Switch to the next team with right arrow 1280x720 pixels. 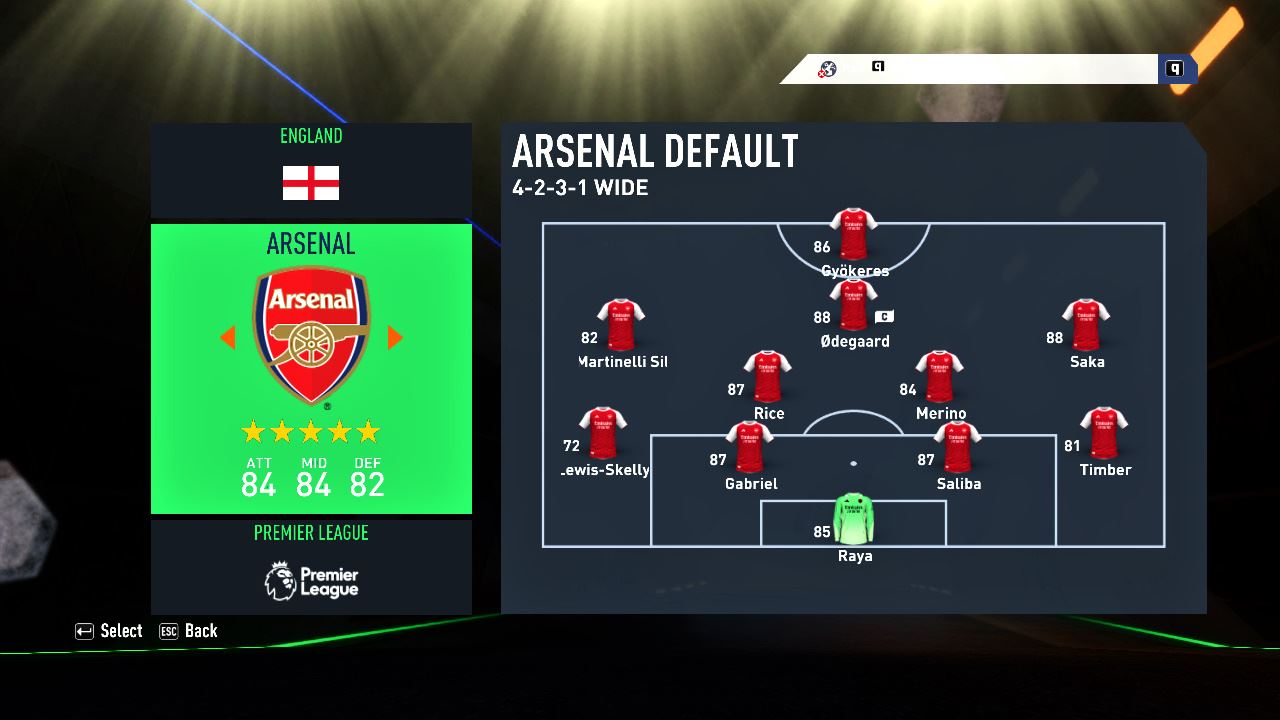[395, 338]
